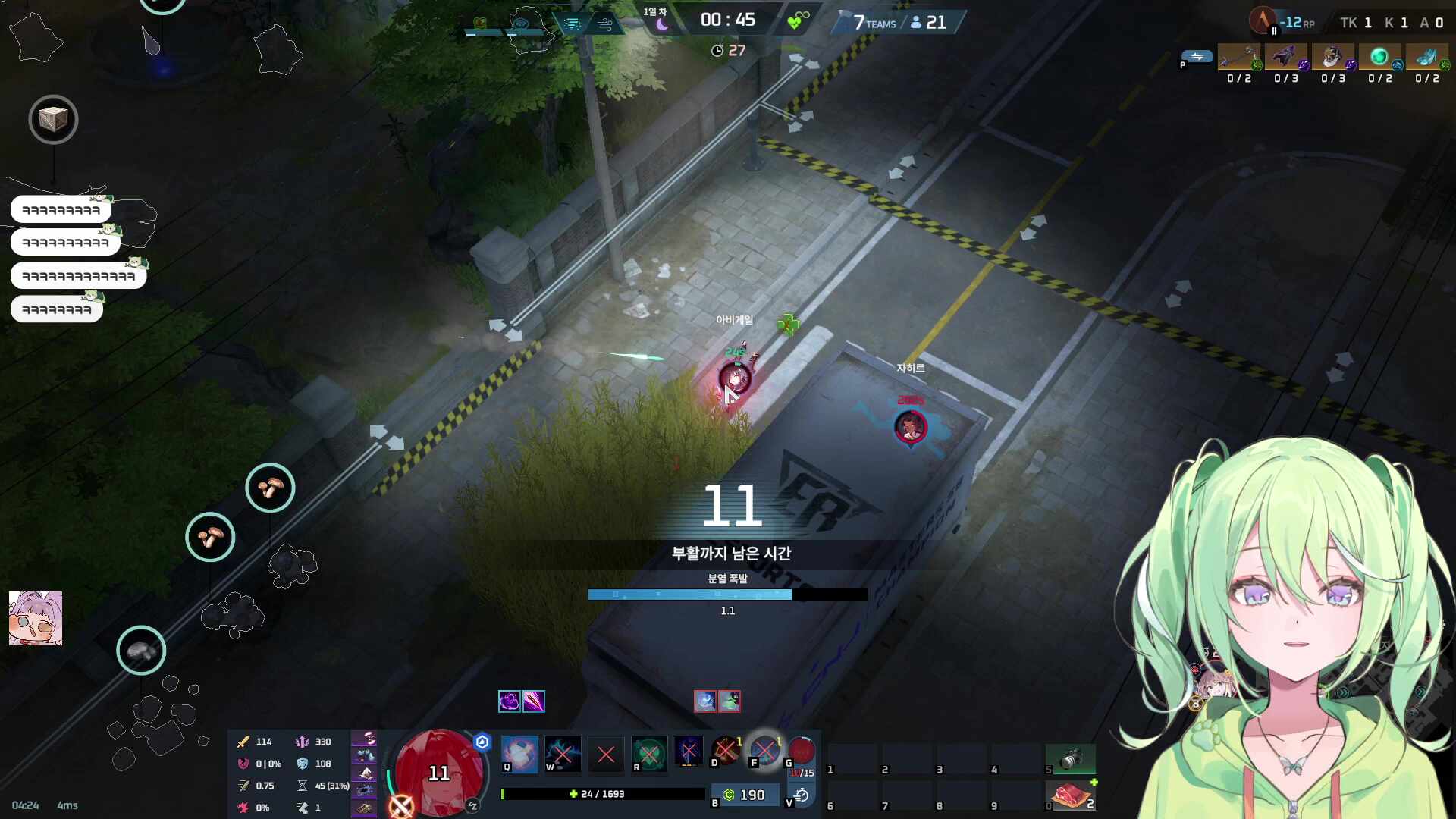The image size is (1456, 819).
Task: Use the R ultimate skill icon
Action: pos(649,754)
